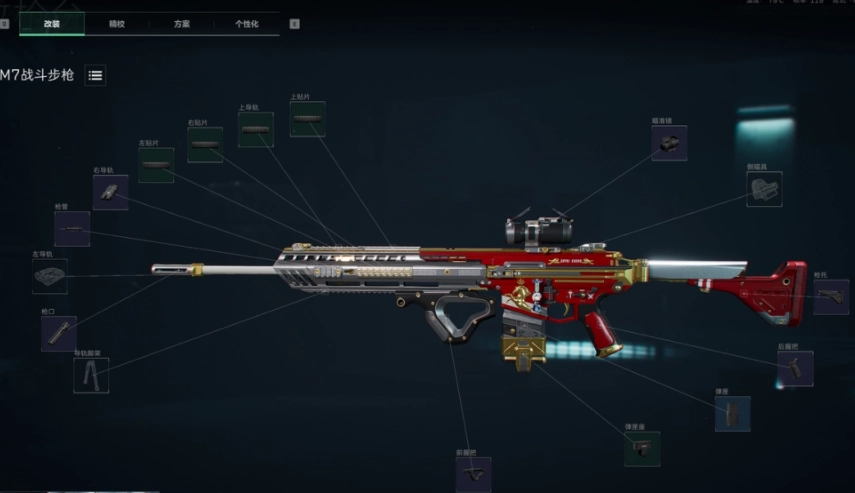Screen dimensions: 855x493
Task: Open the 右贴片 attachment slot
Action: click(x=204, y=145)
